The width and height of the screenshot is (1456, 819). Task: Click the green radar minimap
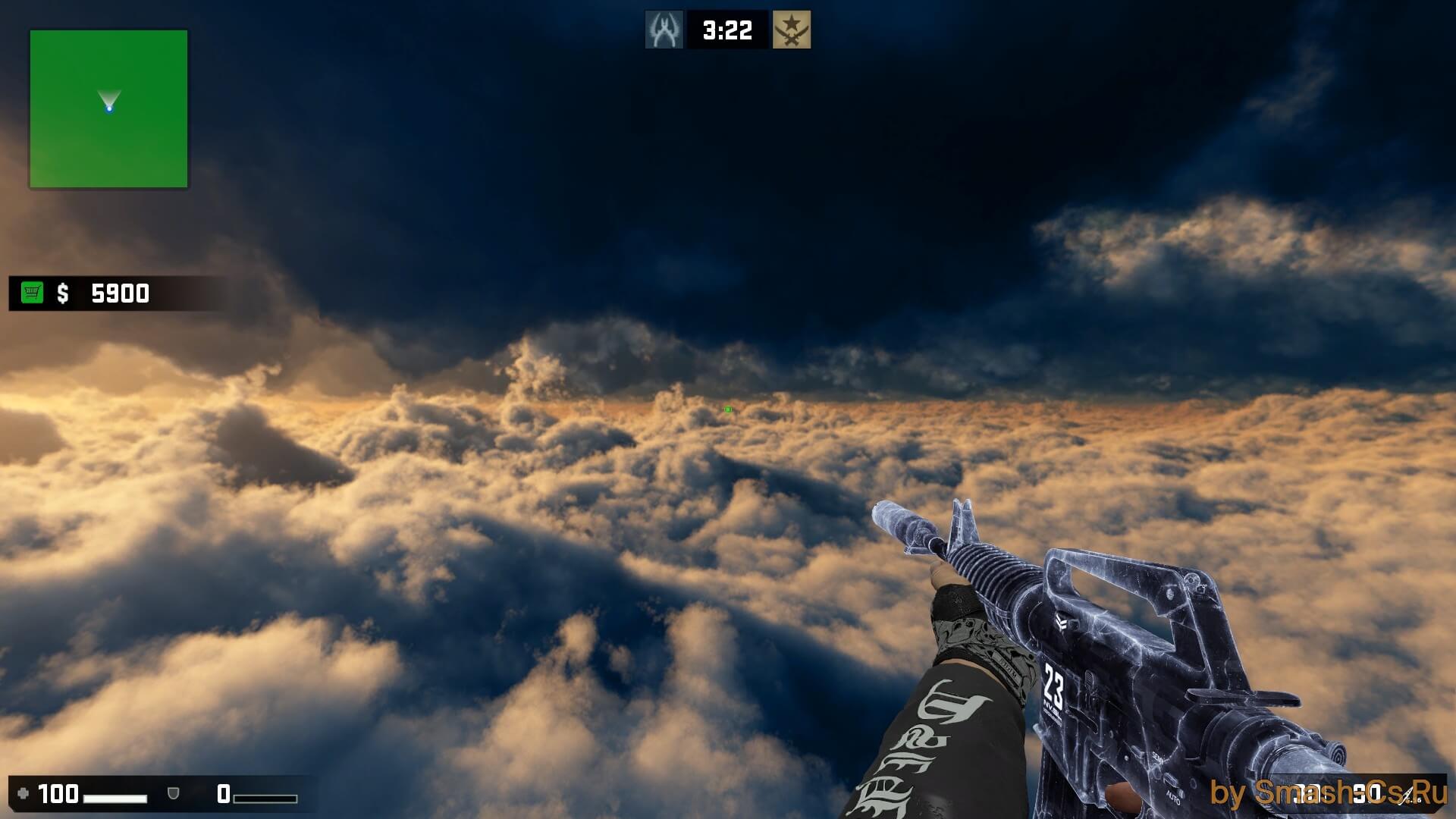108,108
